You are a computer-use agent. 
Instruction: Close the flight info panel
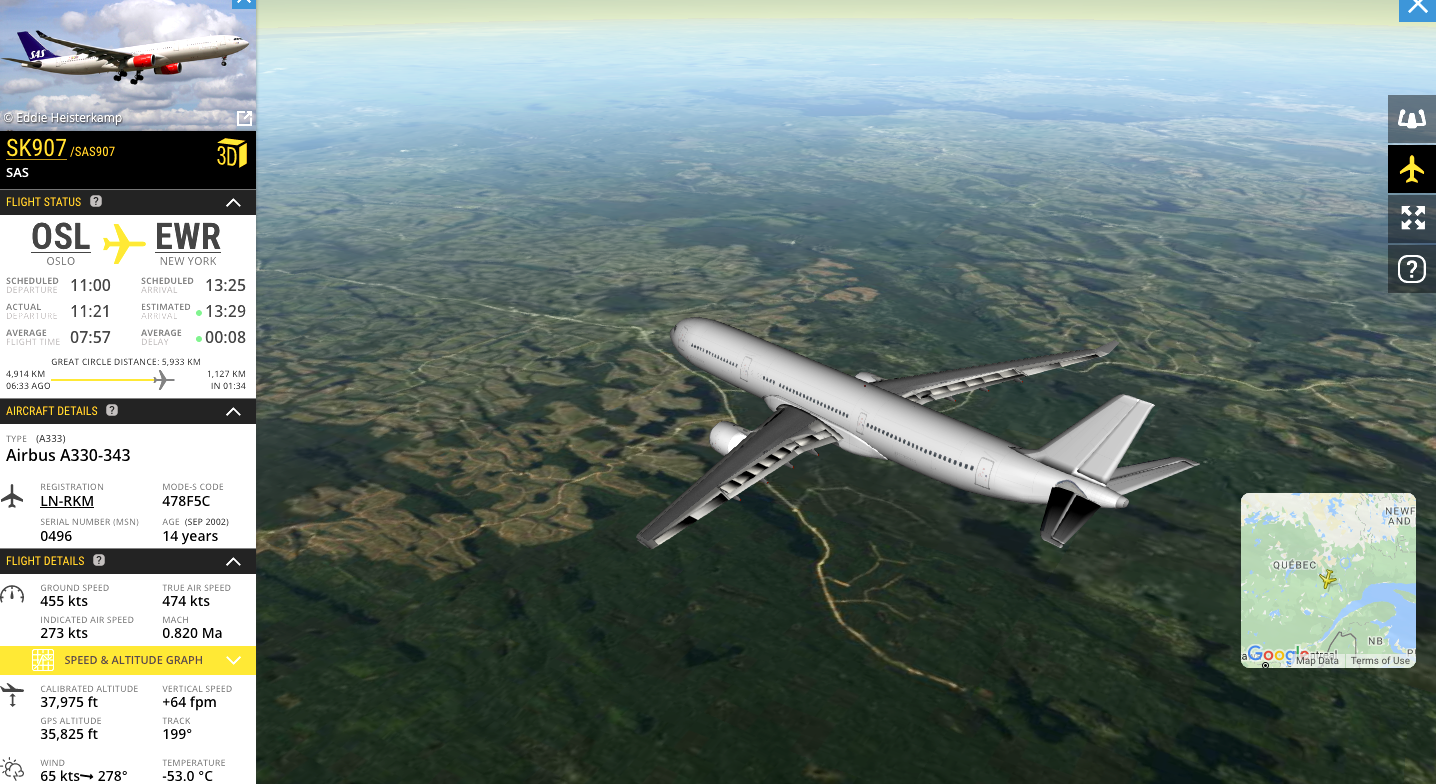point(243,3)
